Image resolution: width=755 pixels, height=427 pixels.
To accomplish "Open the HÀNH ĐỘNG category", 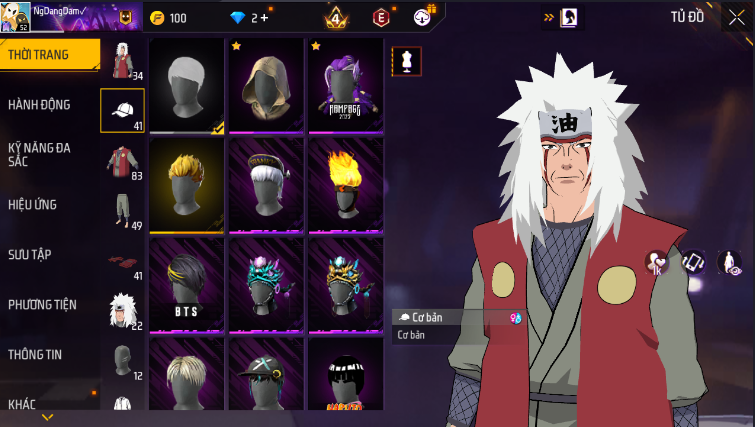I will [x=39, y=105].
